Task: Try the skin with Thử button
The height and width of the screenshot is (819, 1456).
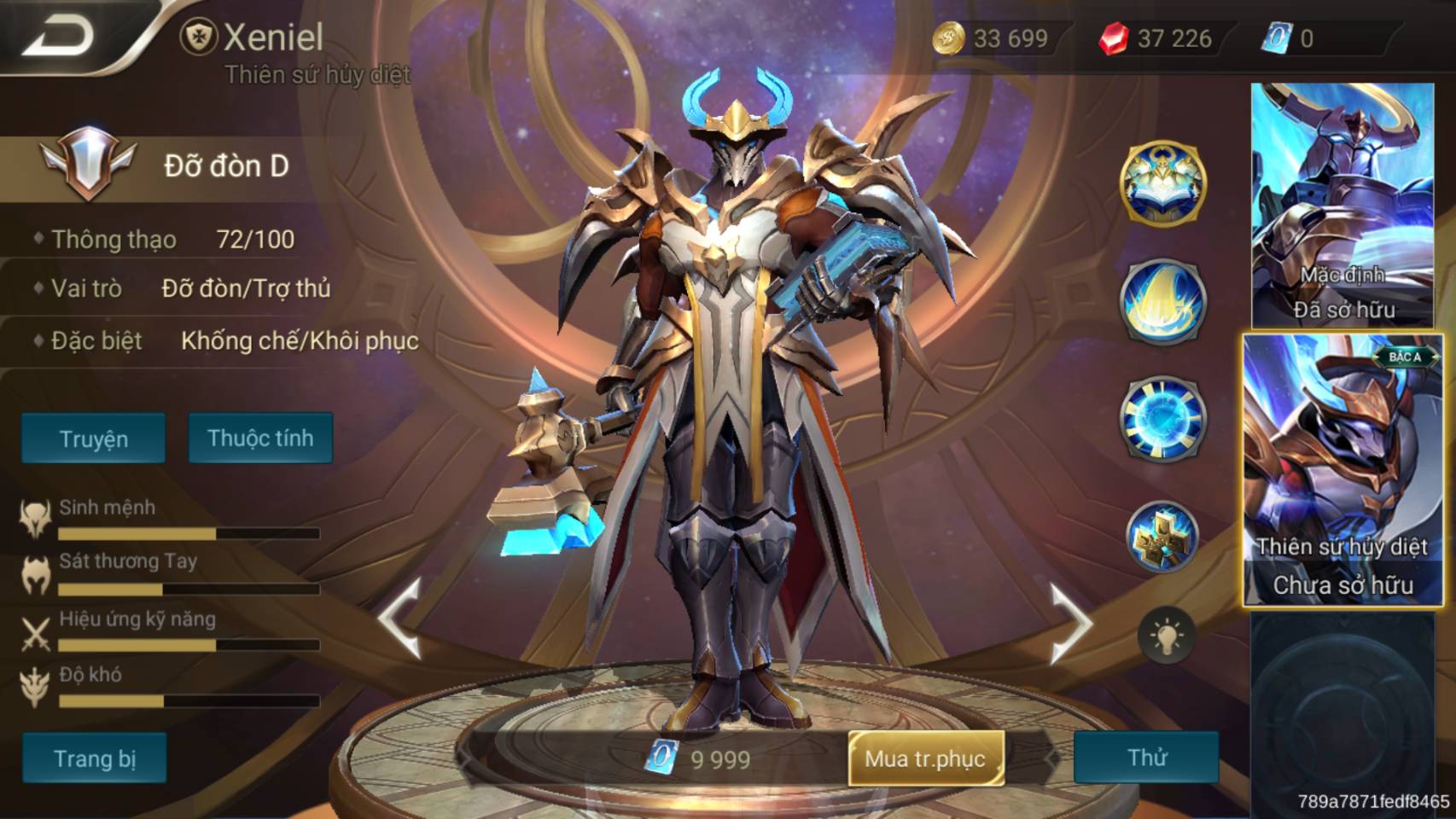Action: (1146, 758)
